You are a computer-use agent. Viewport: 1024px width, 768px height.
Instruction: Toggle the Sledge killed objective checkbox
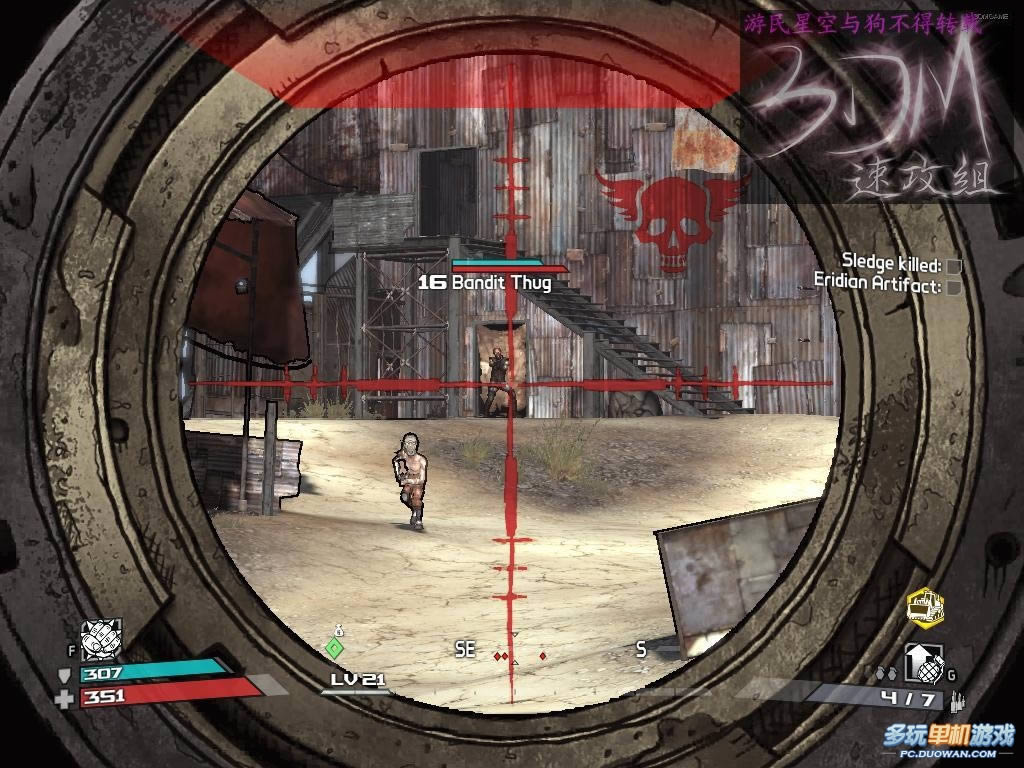tap(954, 266)
